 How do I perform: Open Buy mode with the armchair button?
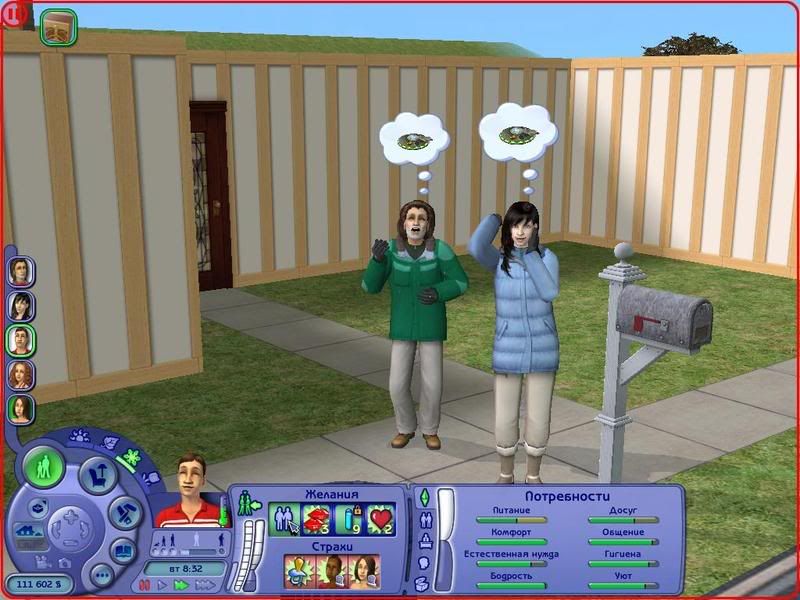coord(97,475)
